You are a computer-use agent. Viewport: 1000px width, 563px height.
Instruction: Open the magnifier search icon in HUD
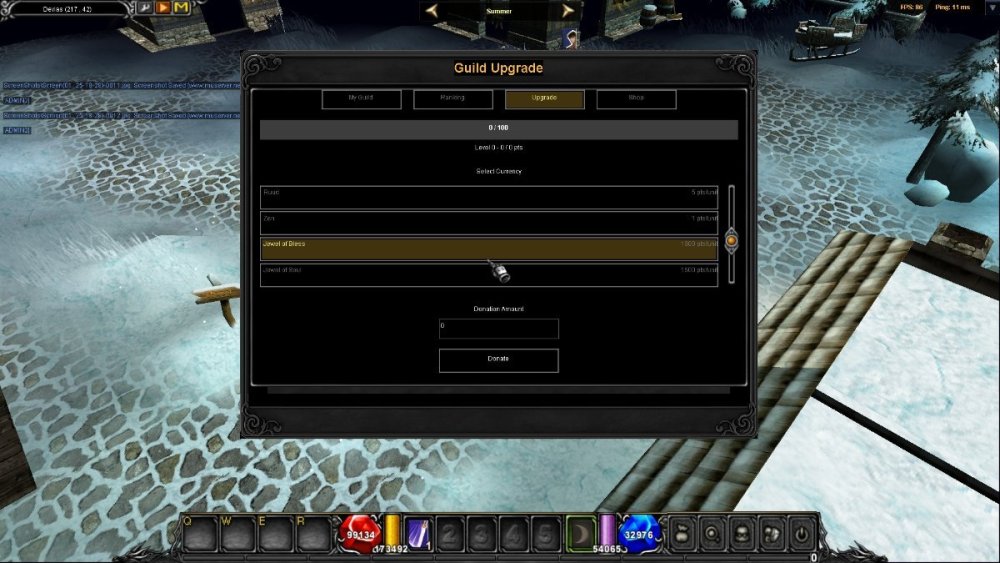(x=711, y=533)
